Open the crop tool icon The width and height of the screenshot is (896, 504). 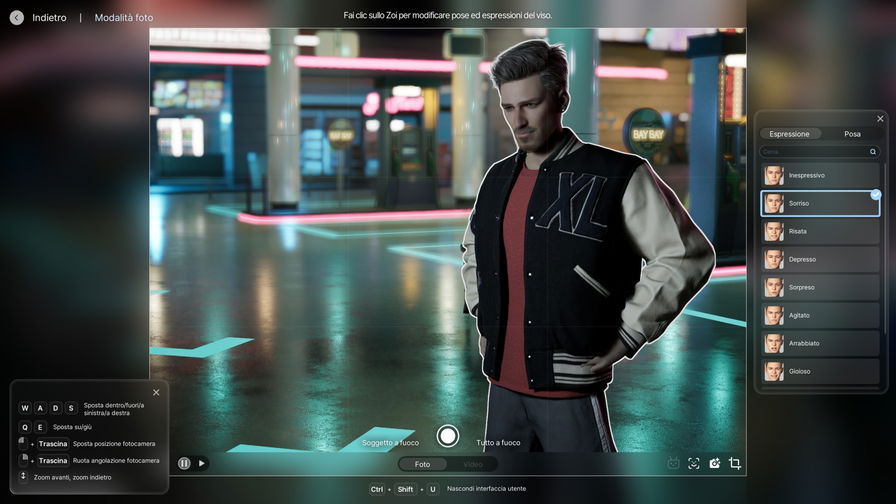click(x=735, y=463)
